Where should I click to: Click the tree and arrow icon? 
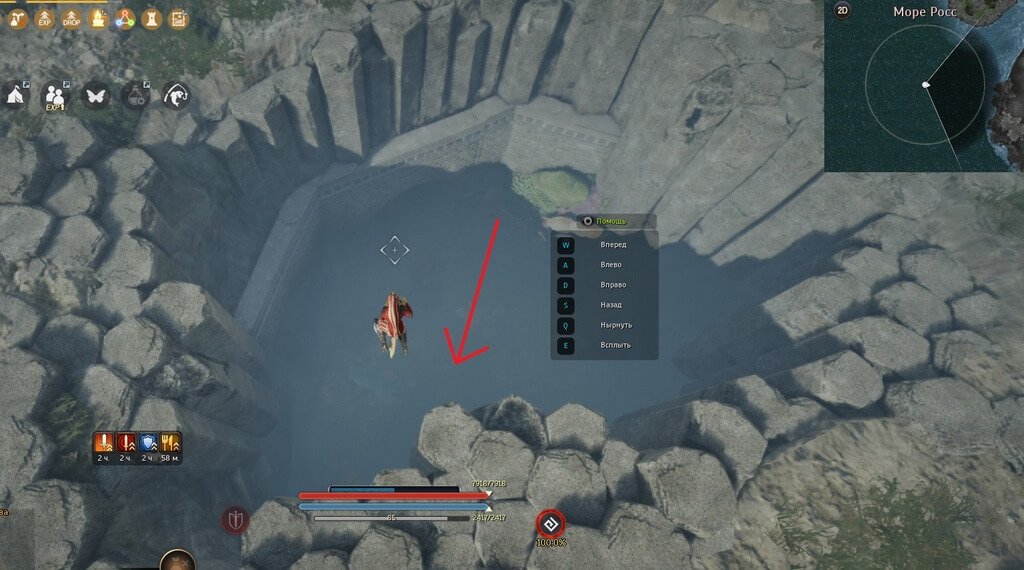point(17,18)
